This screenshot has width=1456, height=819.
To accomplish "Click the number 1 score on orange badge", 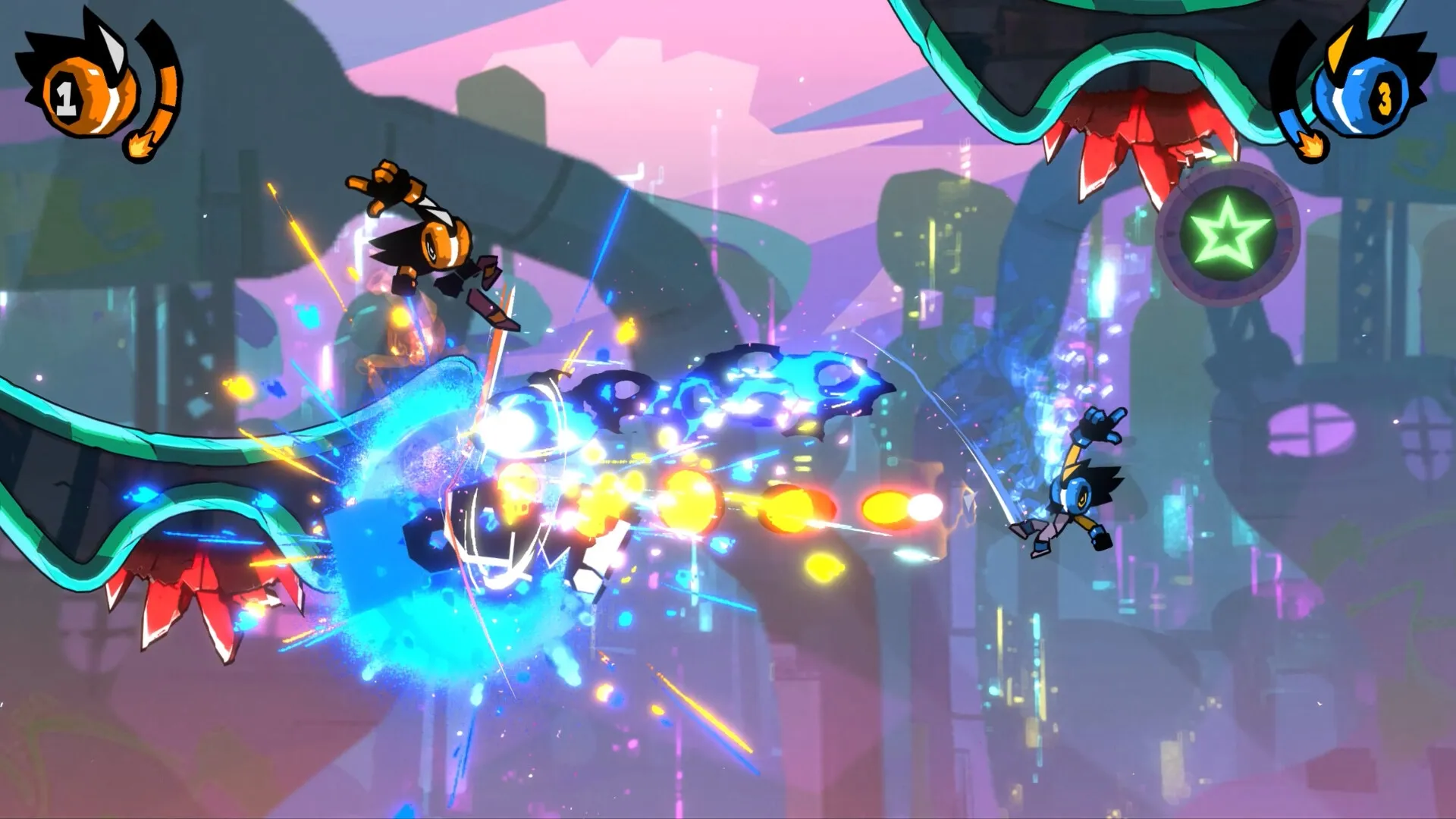I will point(67,99).
